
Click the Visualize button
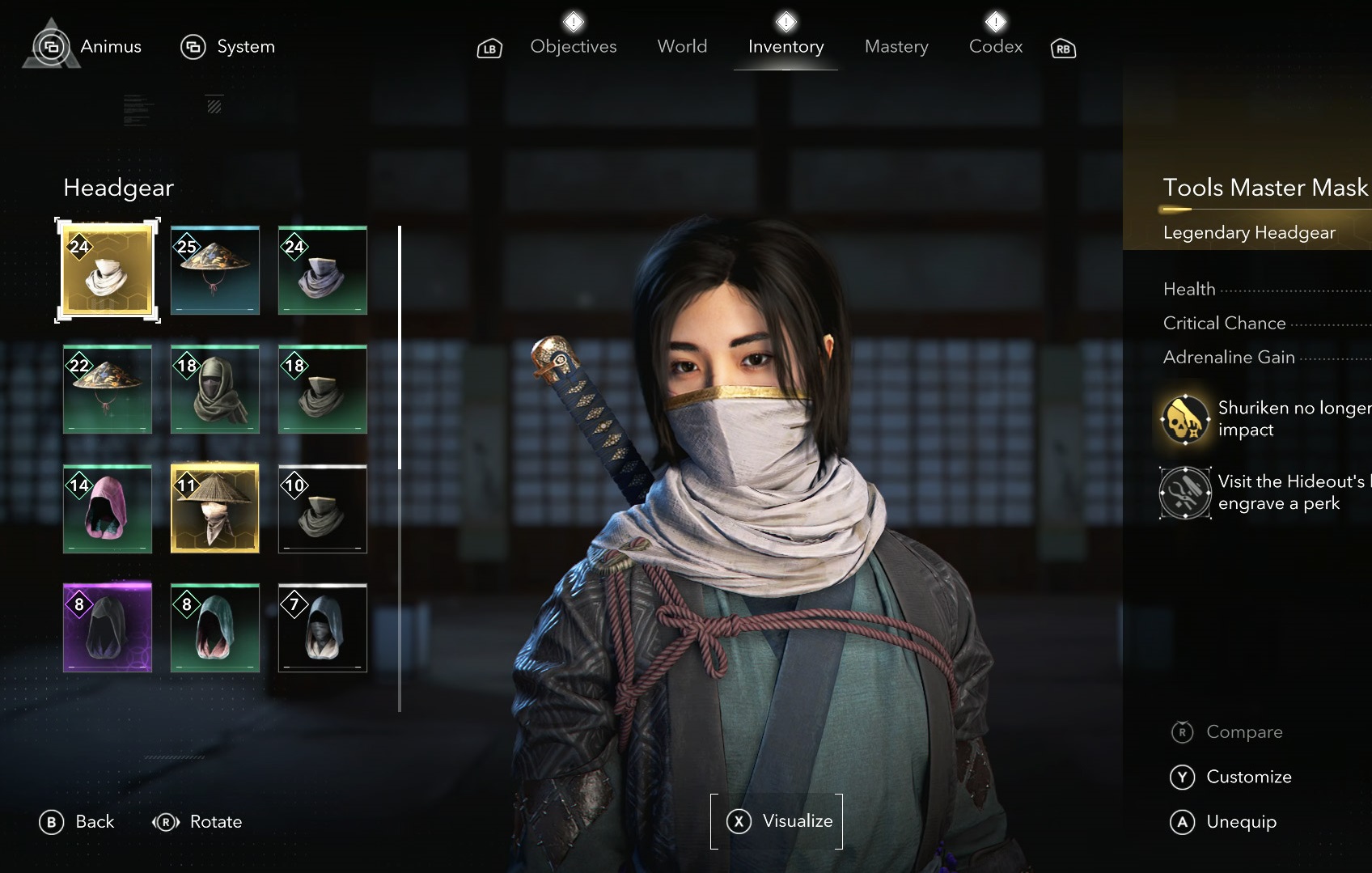(x=777, y=821)
